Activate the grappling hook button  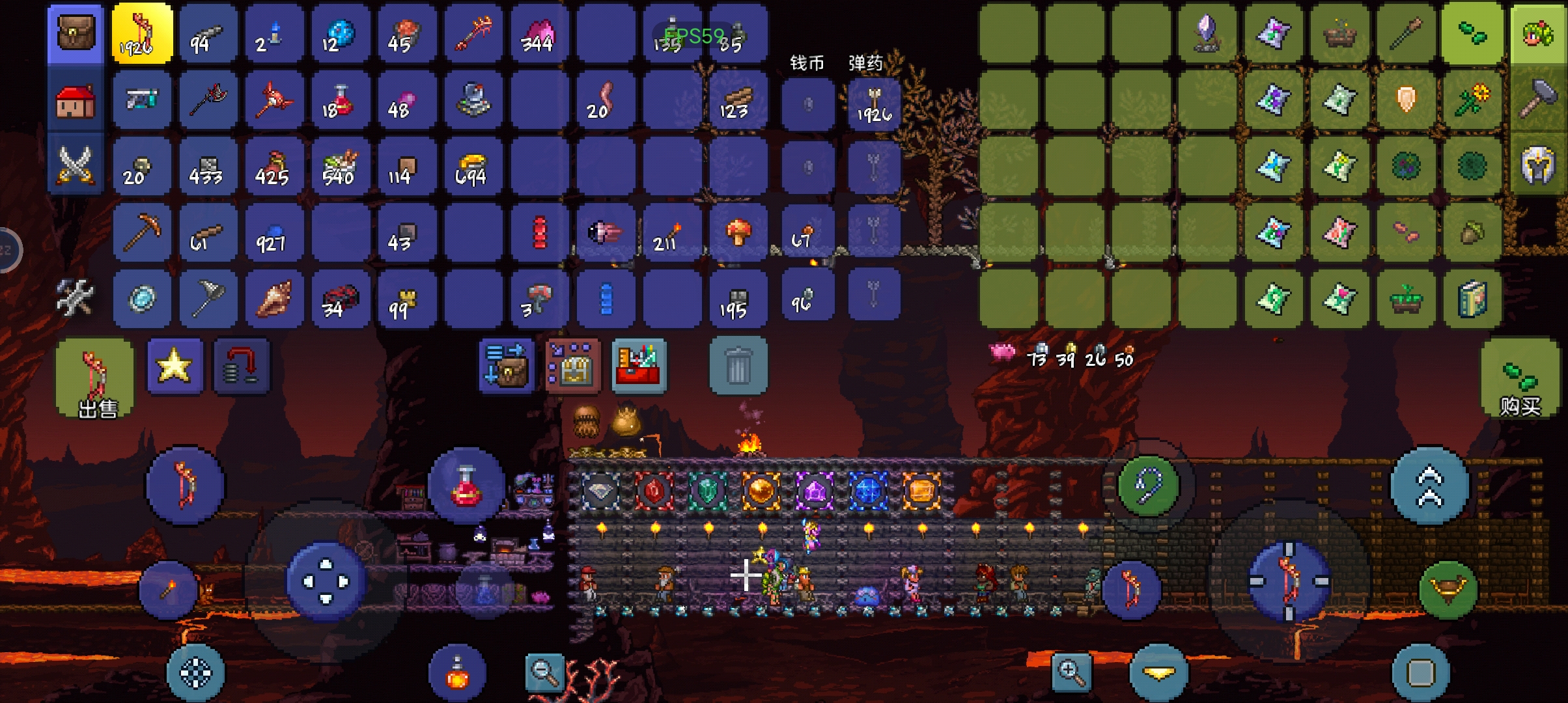tap(1148, 486)
